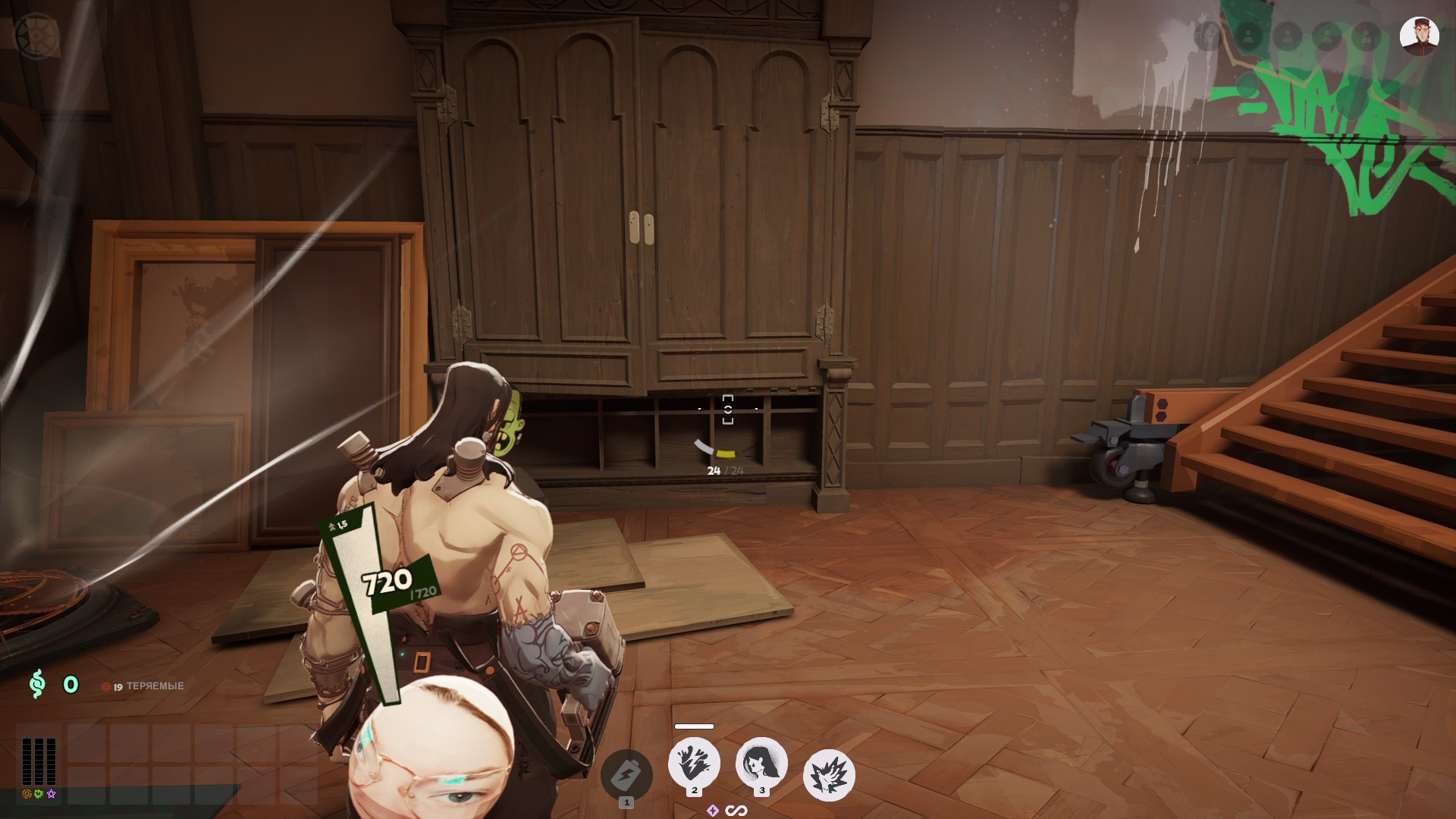Screen dimensions: 1456x819
Task: Select the purple star icon in the inventory strip
Action: pos(51,794)
